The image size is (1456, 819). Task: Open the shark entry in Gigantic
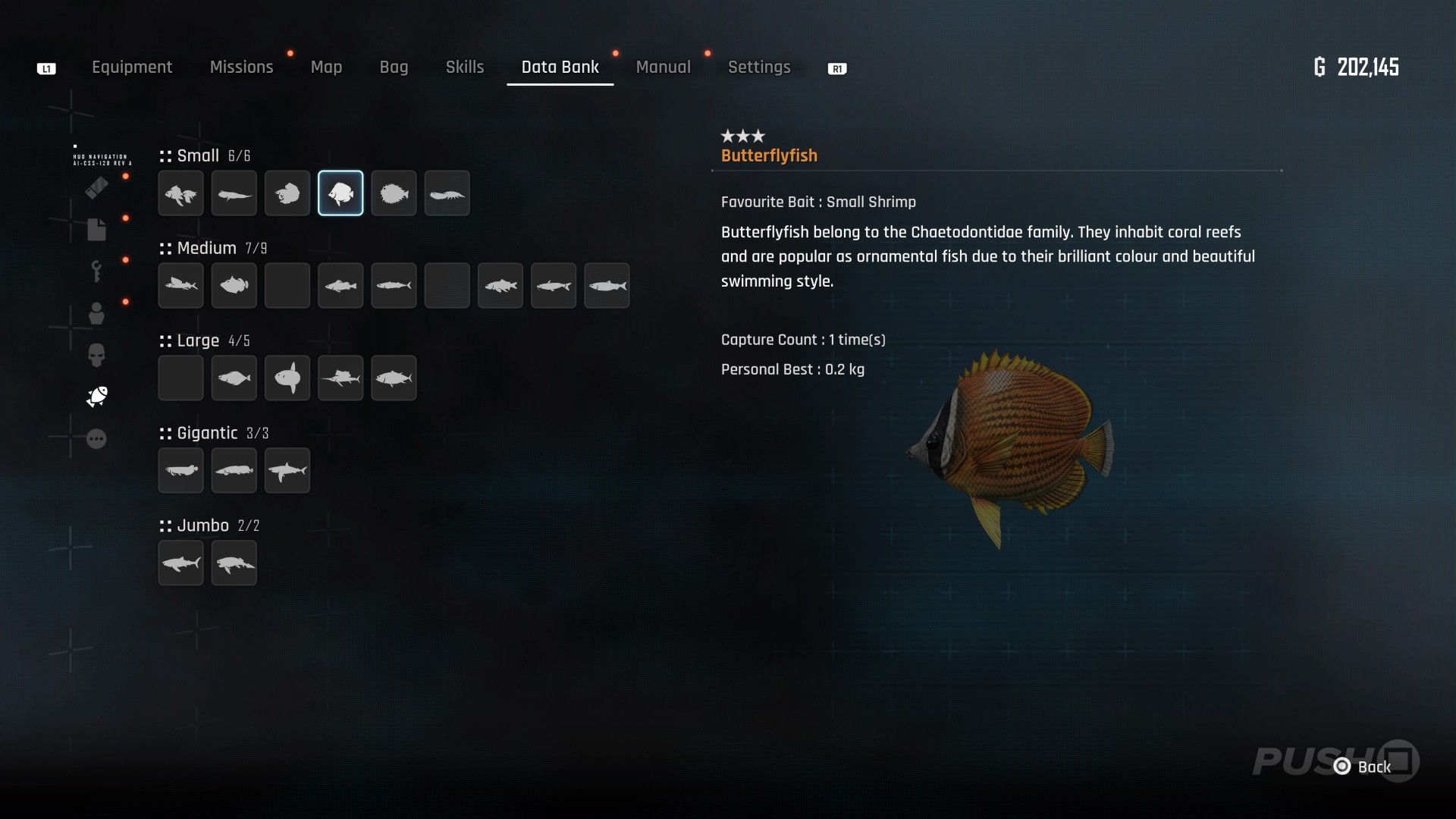(x=287, y=471)
